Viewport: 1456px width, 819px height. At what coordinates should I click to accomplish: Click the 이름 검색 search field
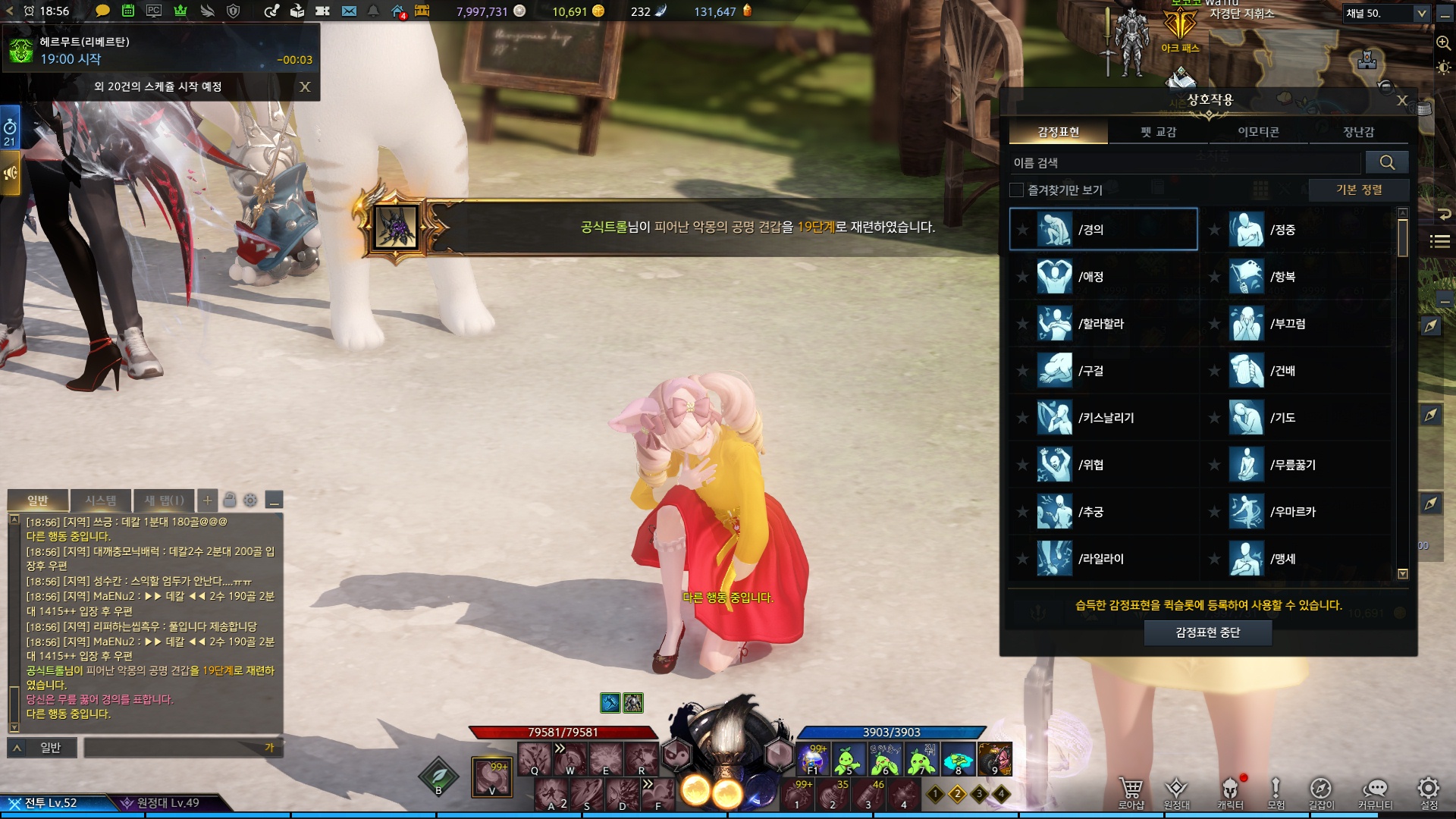(x=1185, y=163)
